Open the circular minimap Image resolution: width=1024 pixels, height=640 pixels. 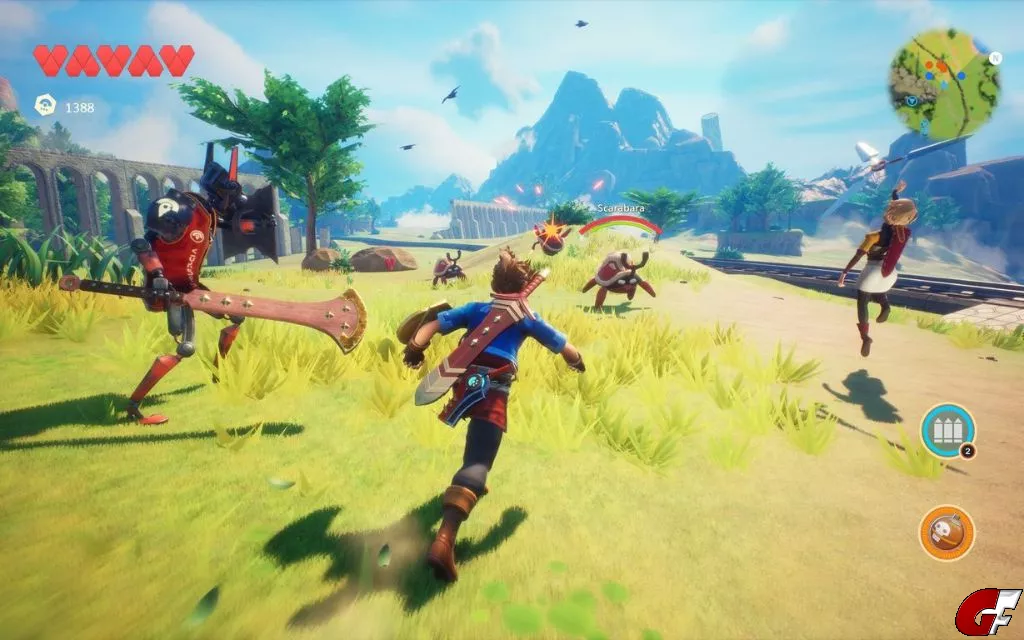point(945,83)
